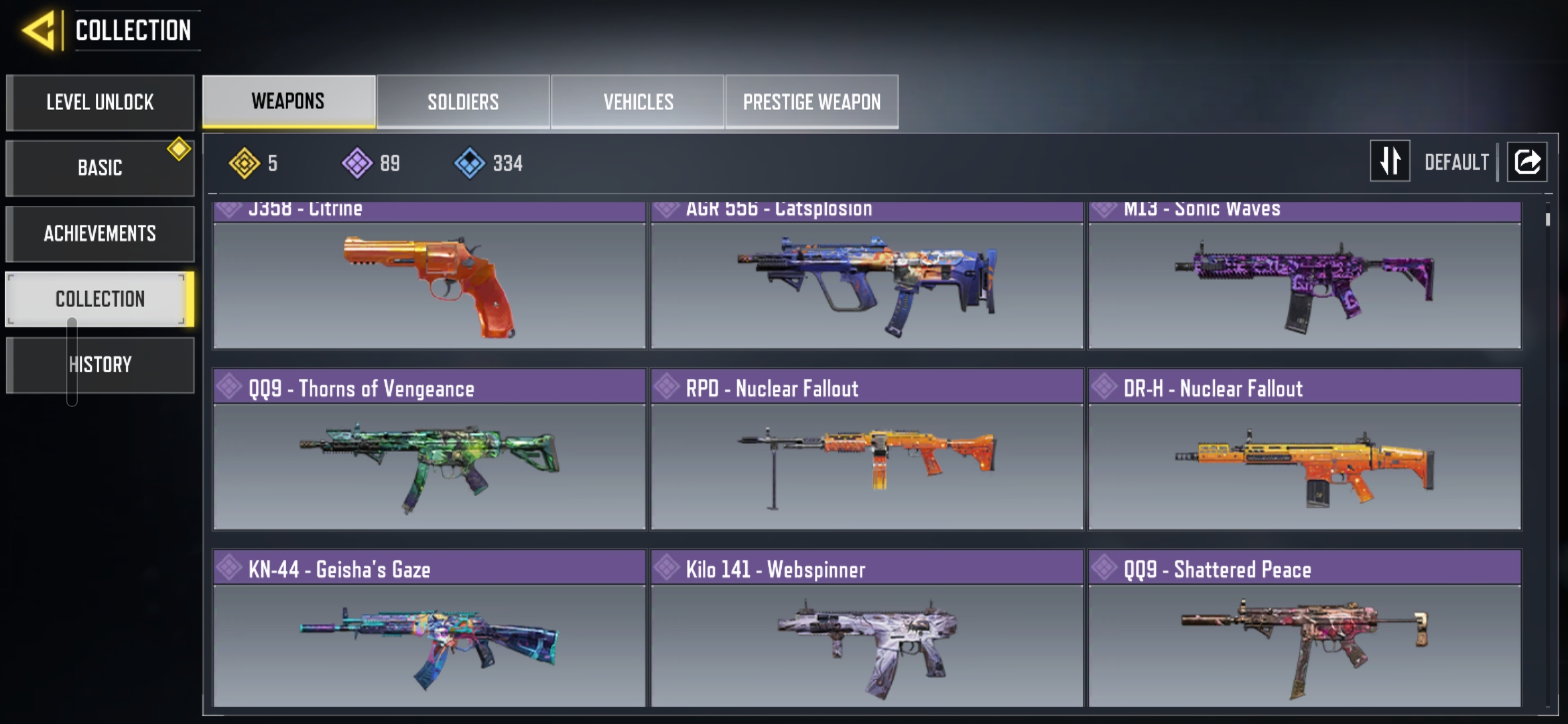Open the Achievements section
This screenshot has width=1568, height=724.
point(100,233)
